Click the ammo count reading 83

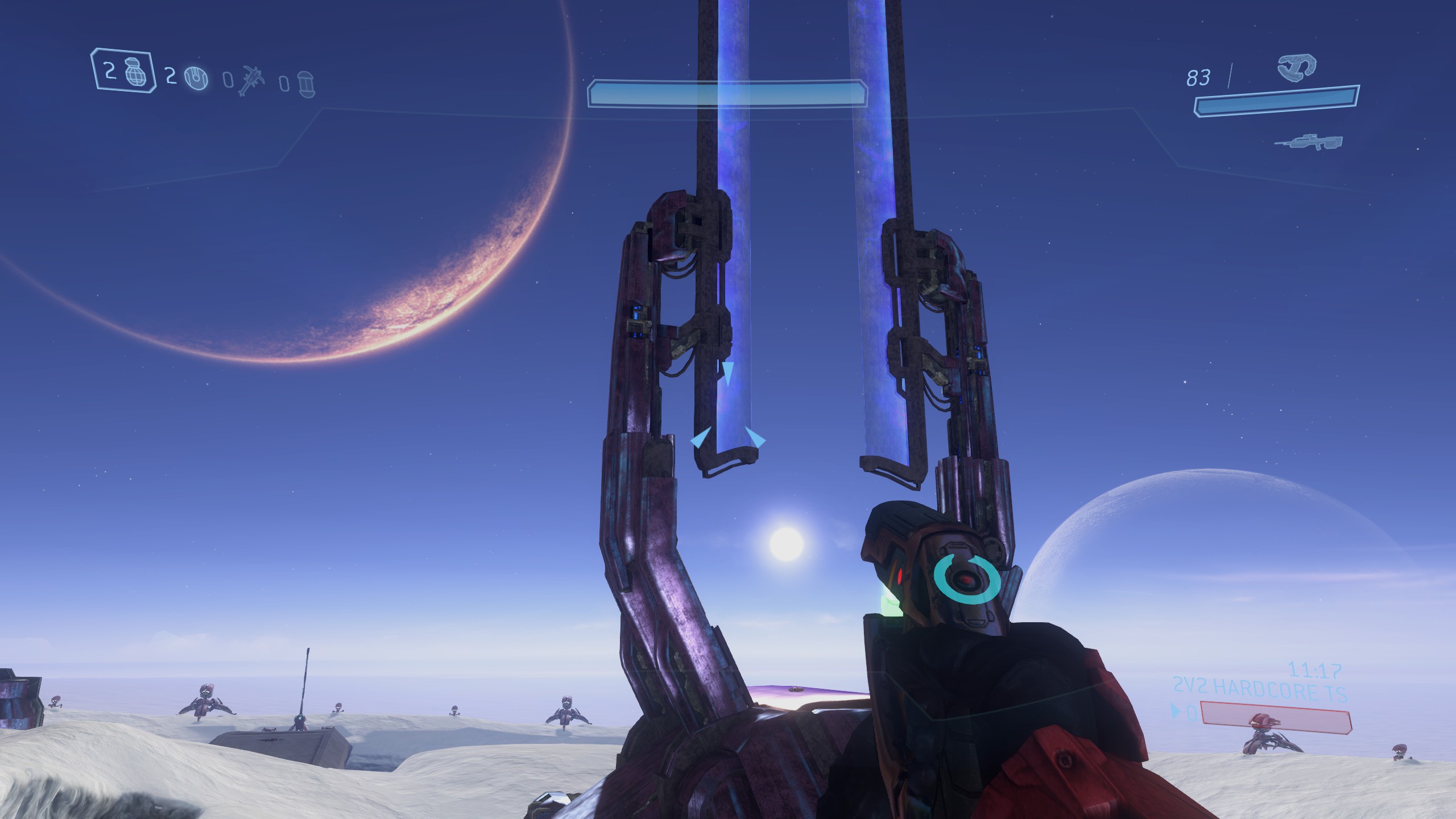[x=1200, y=77]
